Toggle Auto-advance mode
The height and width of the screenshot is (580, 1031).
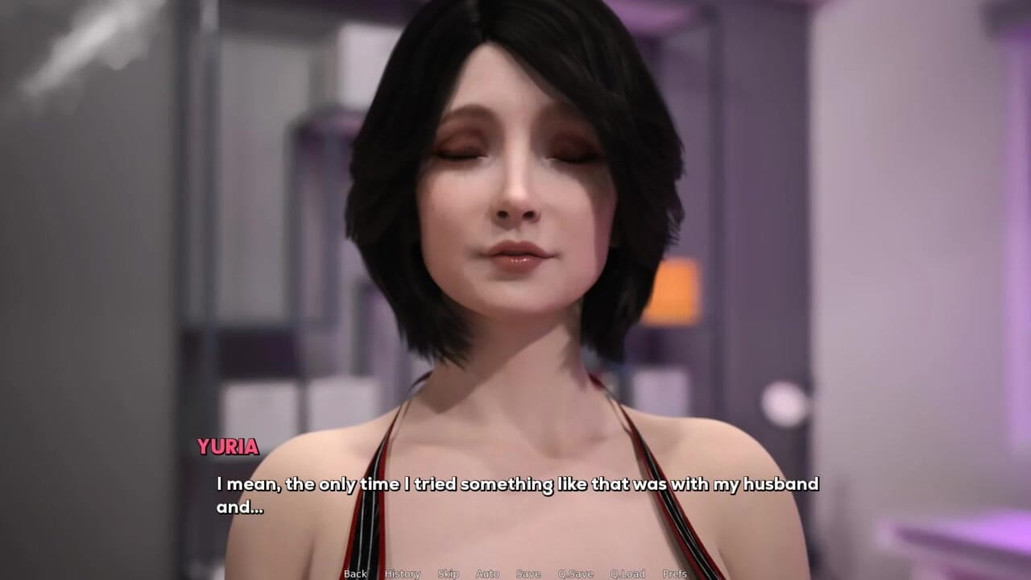(487, 574)
